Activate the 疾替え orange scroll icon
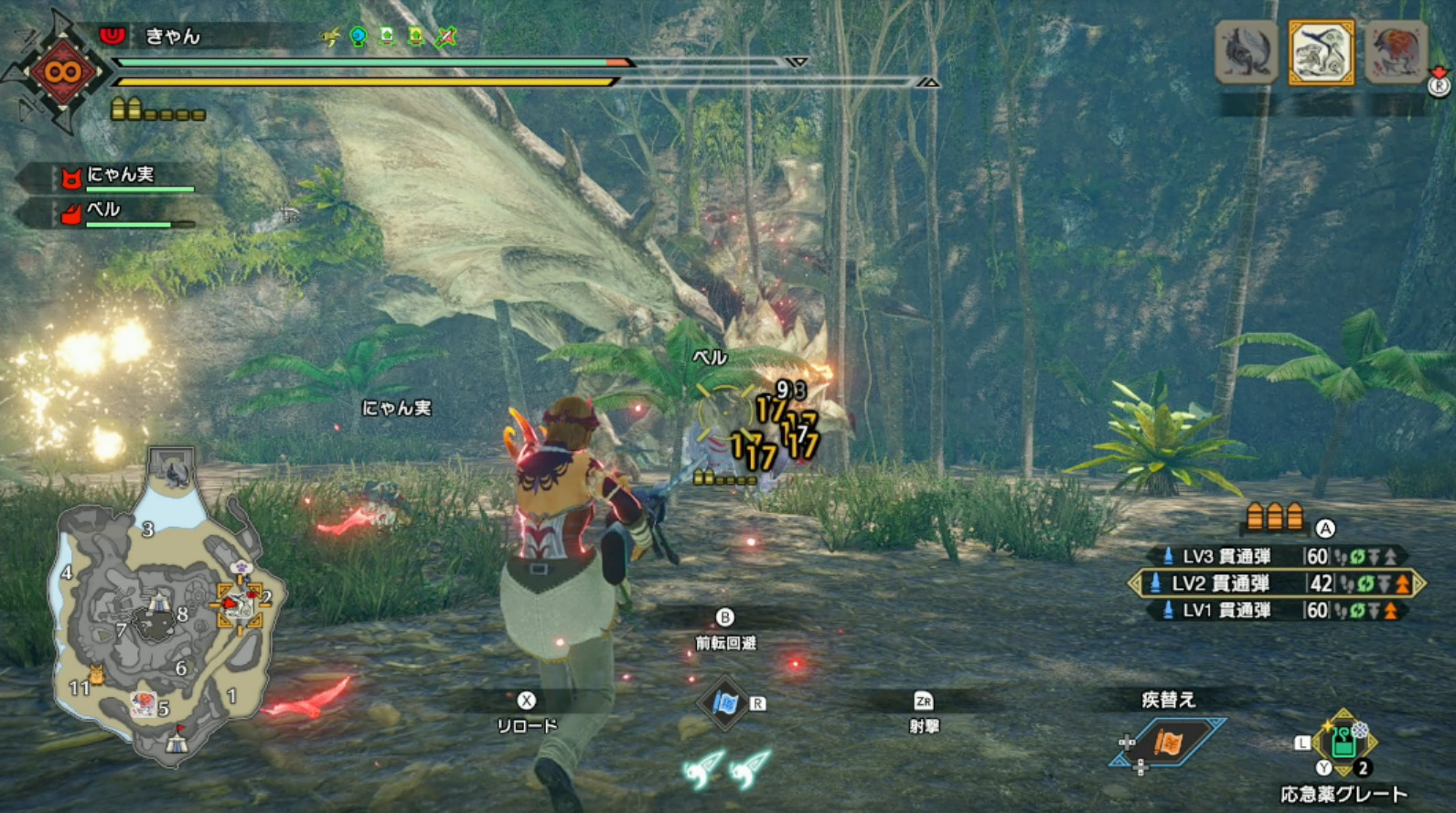 [x=1169, y=743]
